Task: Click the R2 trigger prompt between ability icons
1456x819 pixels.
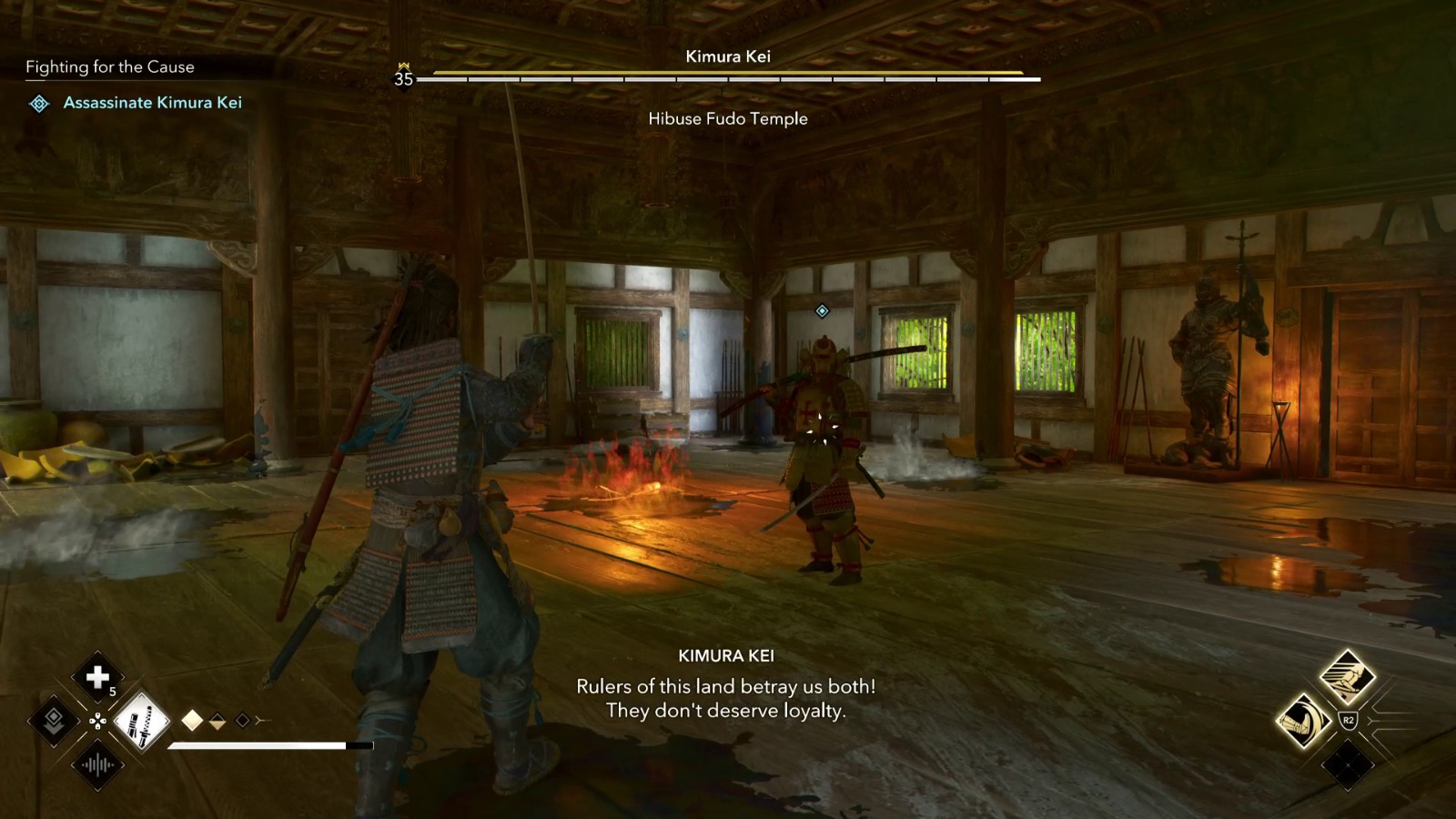Action: click(x=1349, y=719)
